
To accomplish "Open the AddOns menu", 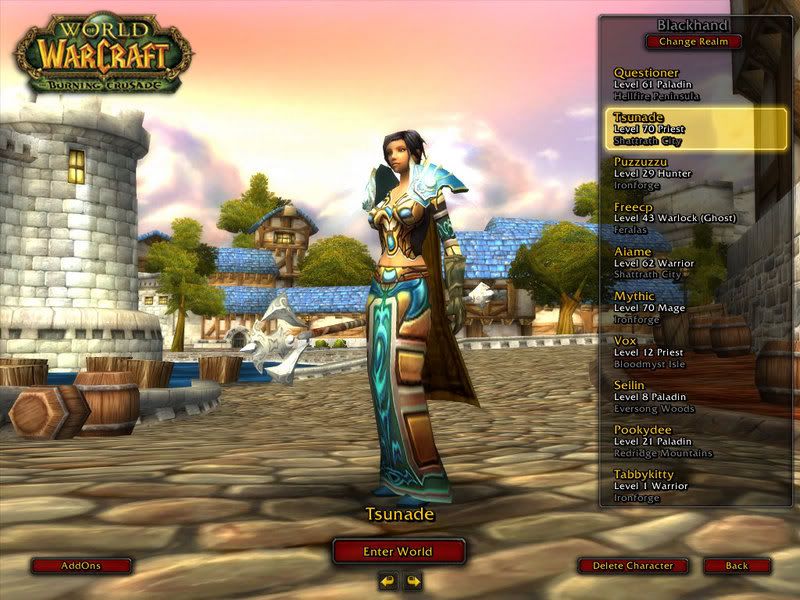I will click(x=81, y=566).
